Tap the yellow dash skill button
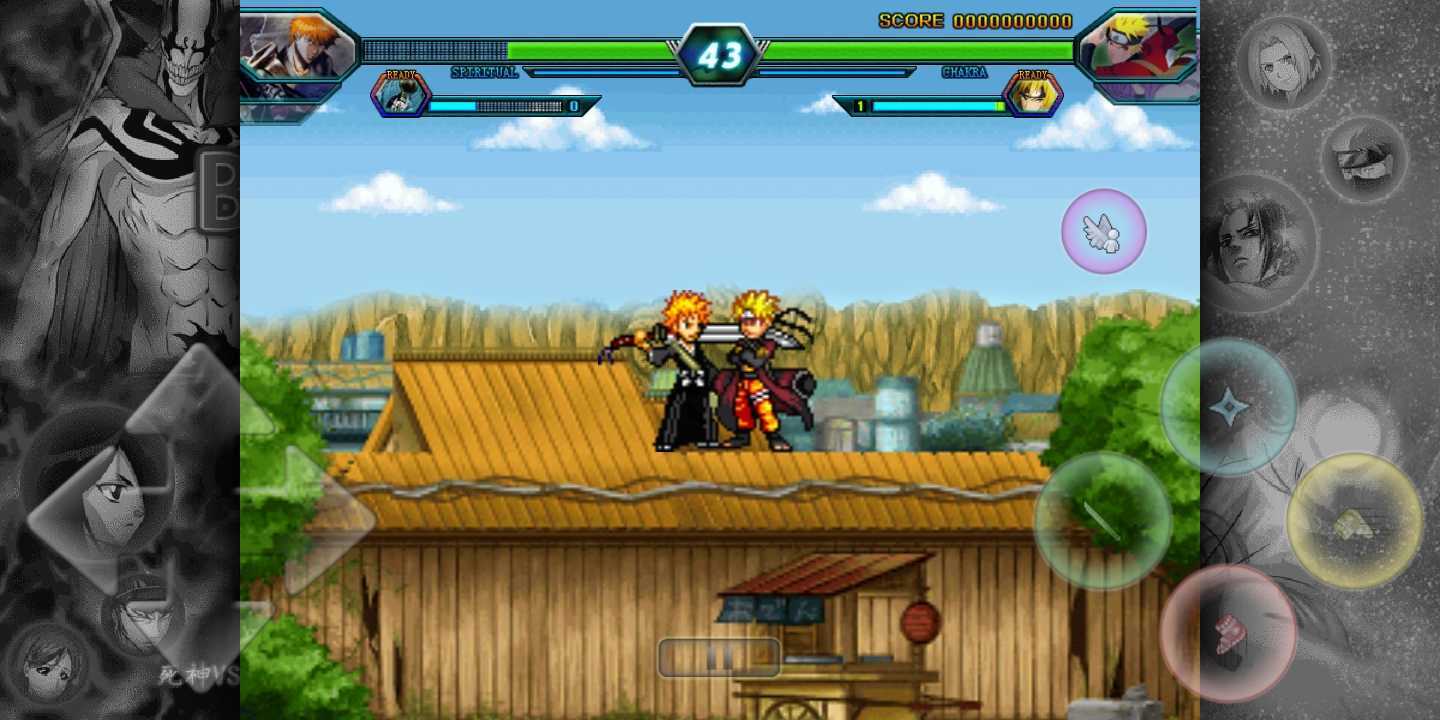 1356,522
